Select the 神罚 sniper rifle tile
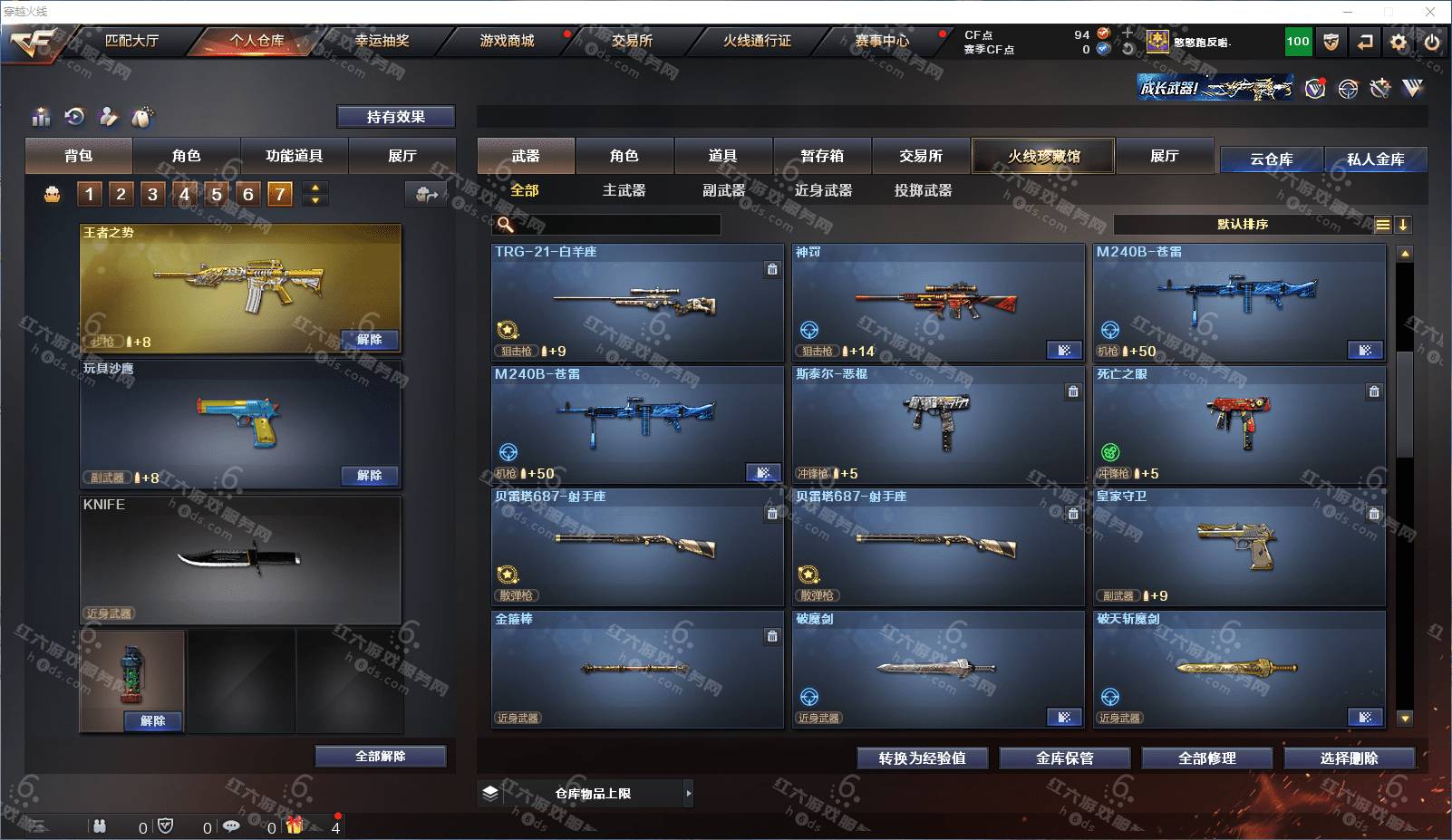 (x=938, y=302)
